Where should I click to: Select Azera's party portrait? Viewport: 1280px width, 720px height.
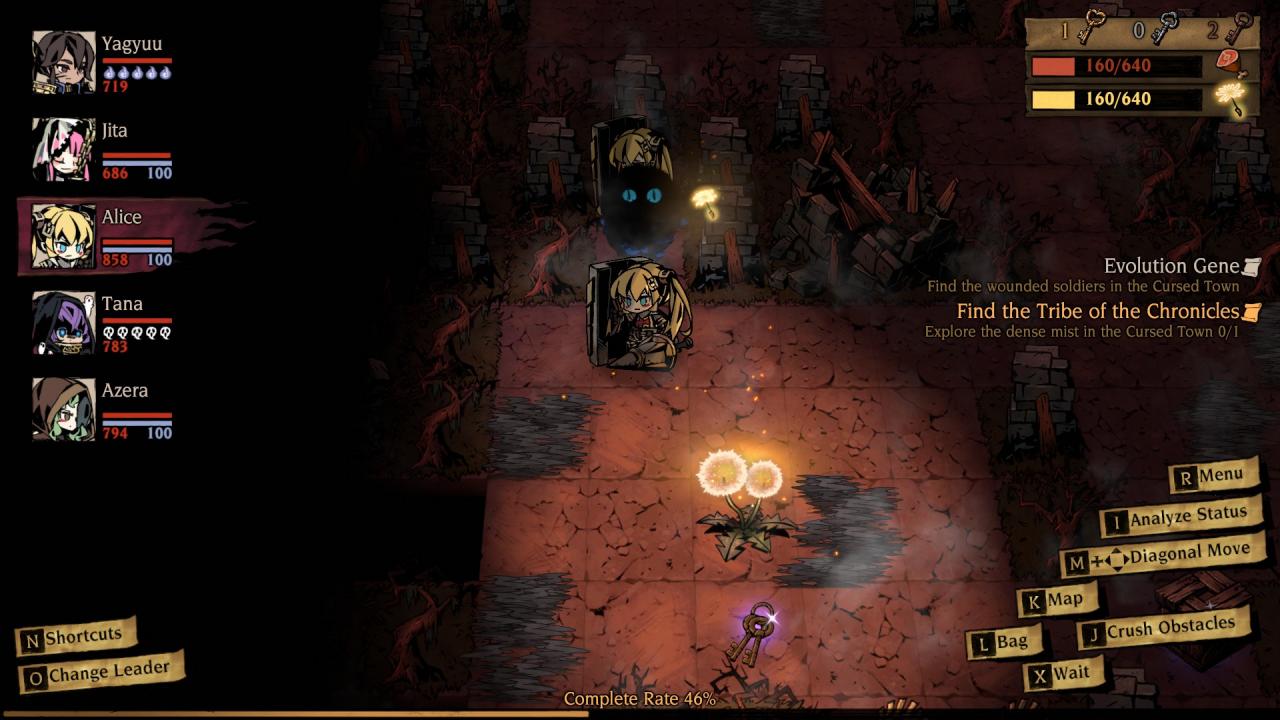[x=64, y=409]
